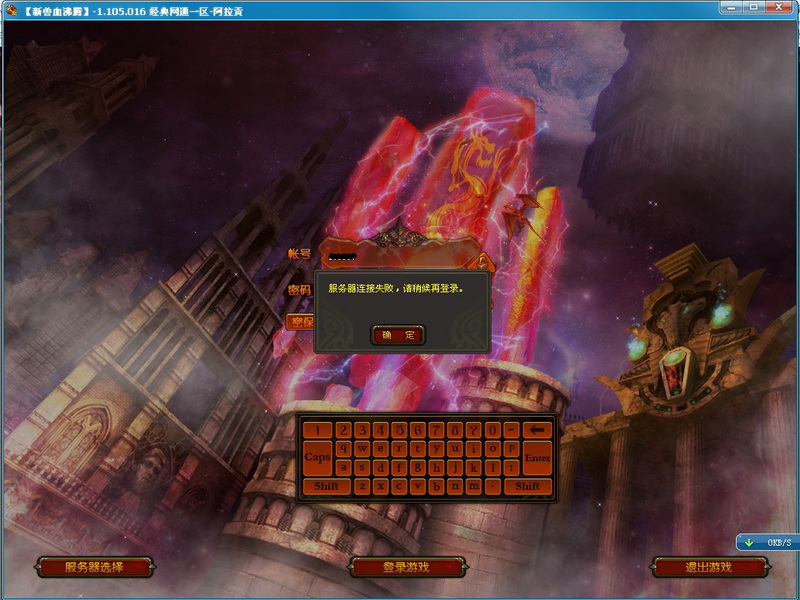Toggle Caps on the virtual keyboard
Screen dimensions: 800x600
[317, 458]
